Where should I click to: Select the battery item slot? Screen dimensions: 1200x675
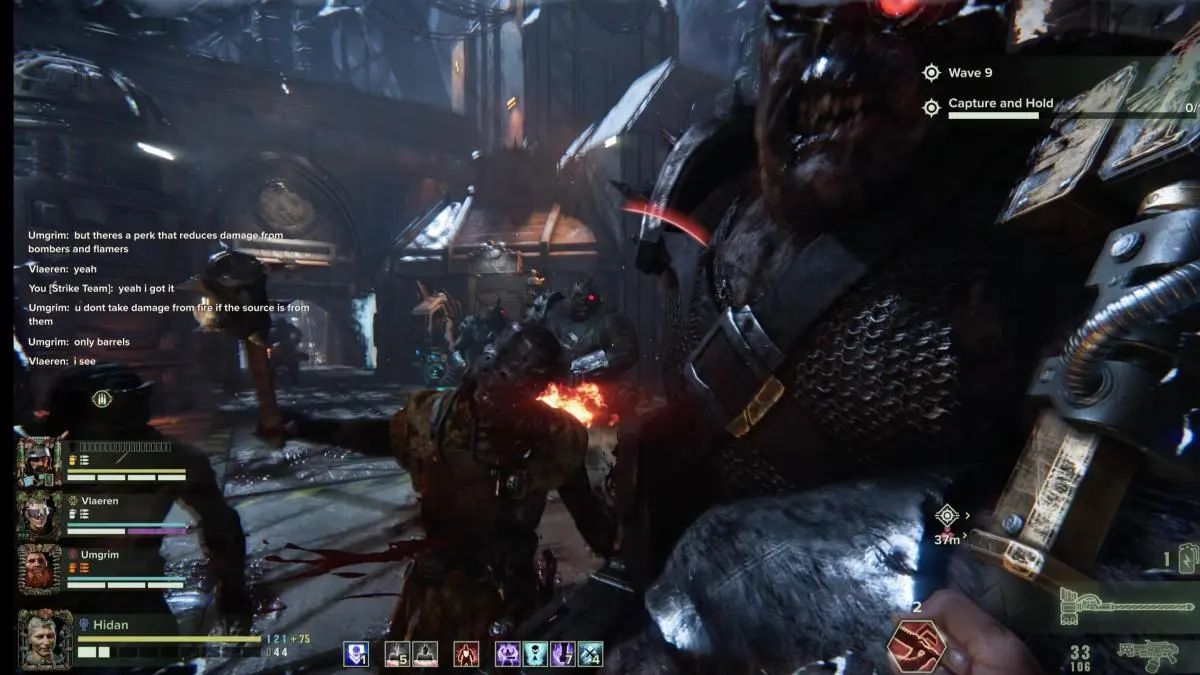1188,559
